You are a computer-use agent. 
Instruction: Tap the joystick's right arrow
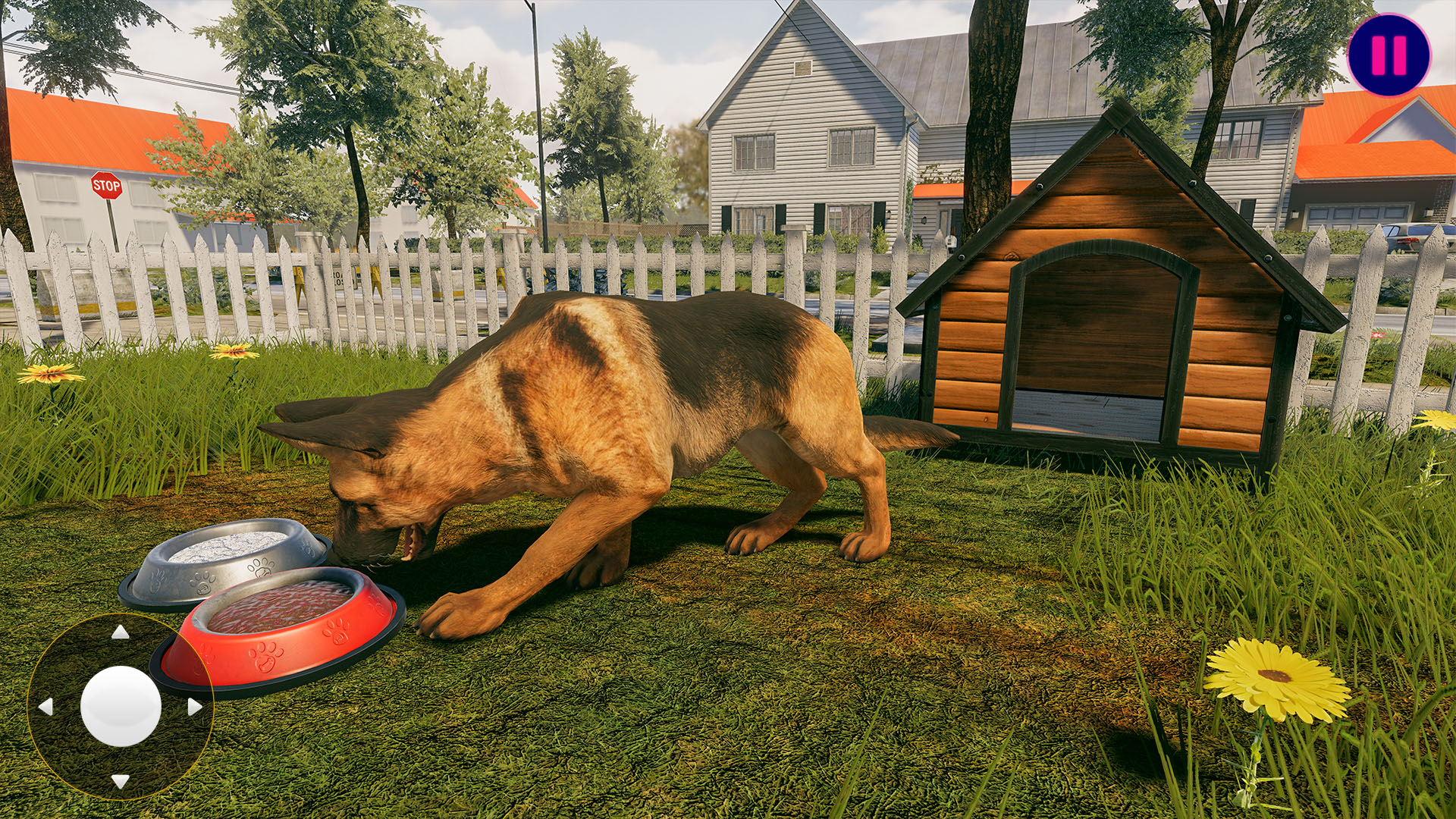(x=195, y=707)
